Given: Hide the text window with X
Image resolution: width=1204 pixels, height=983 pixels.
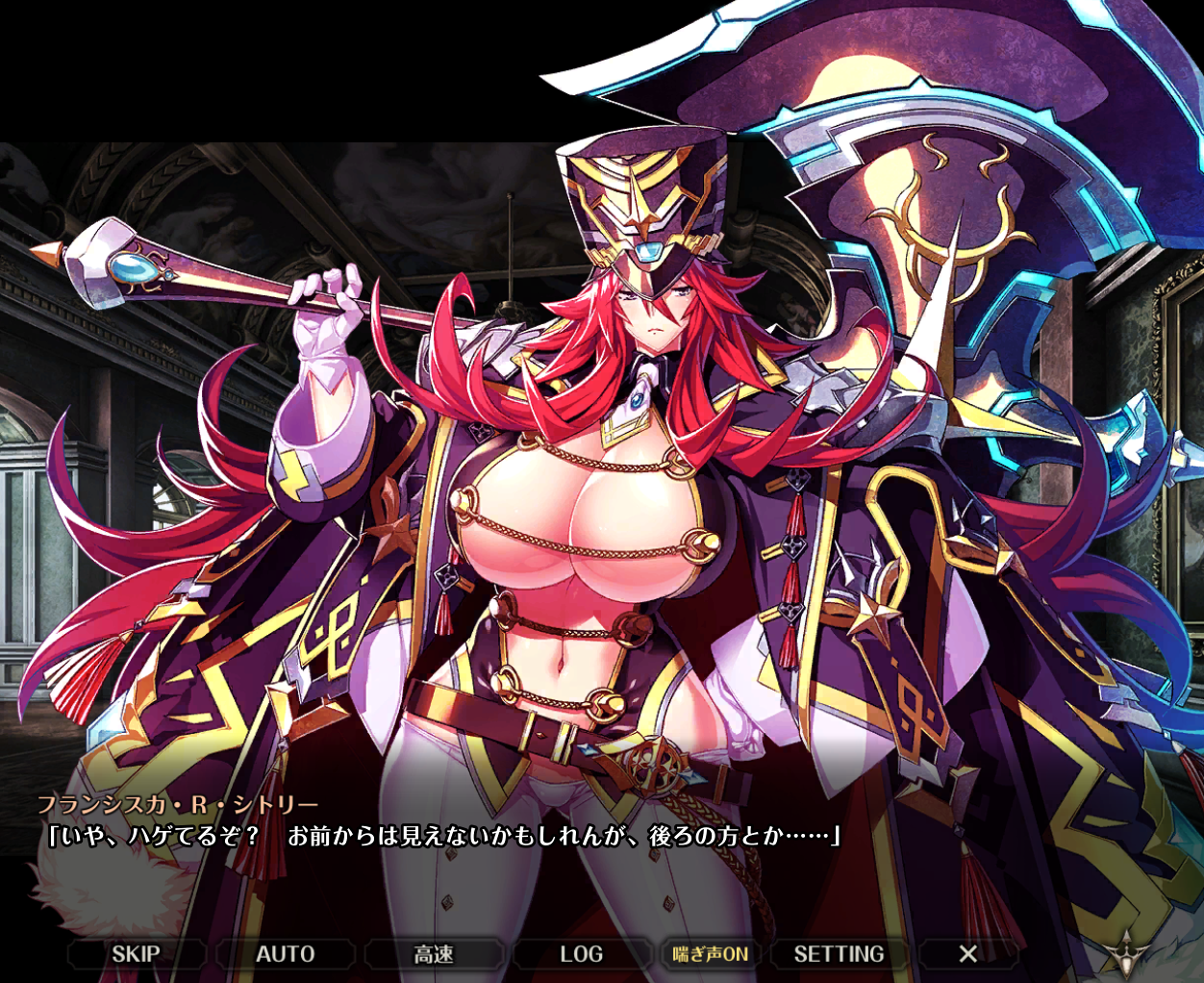Looking at the screenshot, I should 967,953.
